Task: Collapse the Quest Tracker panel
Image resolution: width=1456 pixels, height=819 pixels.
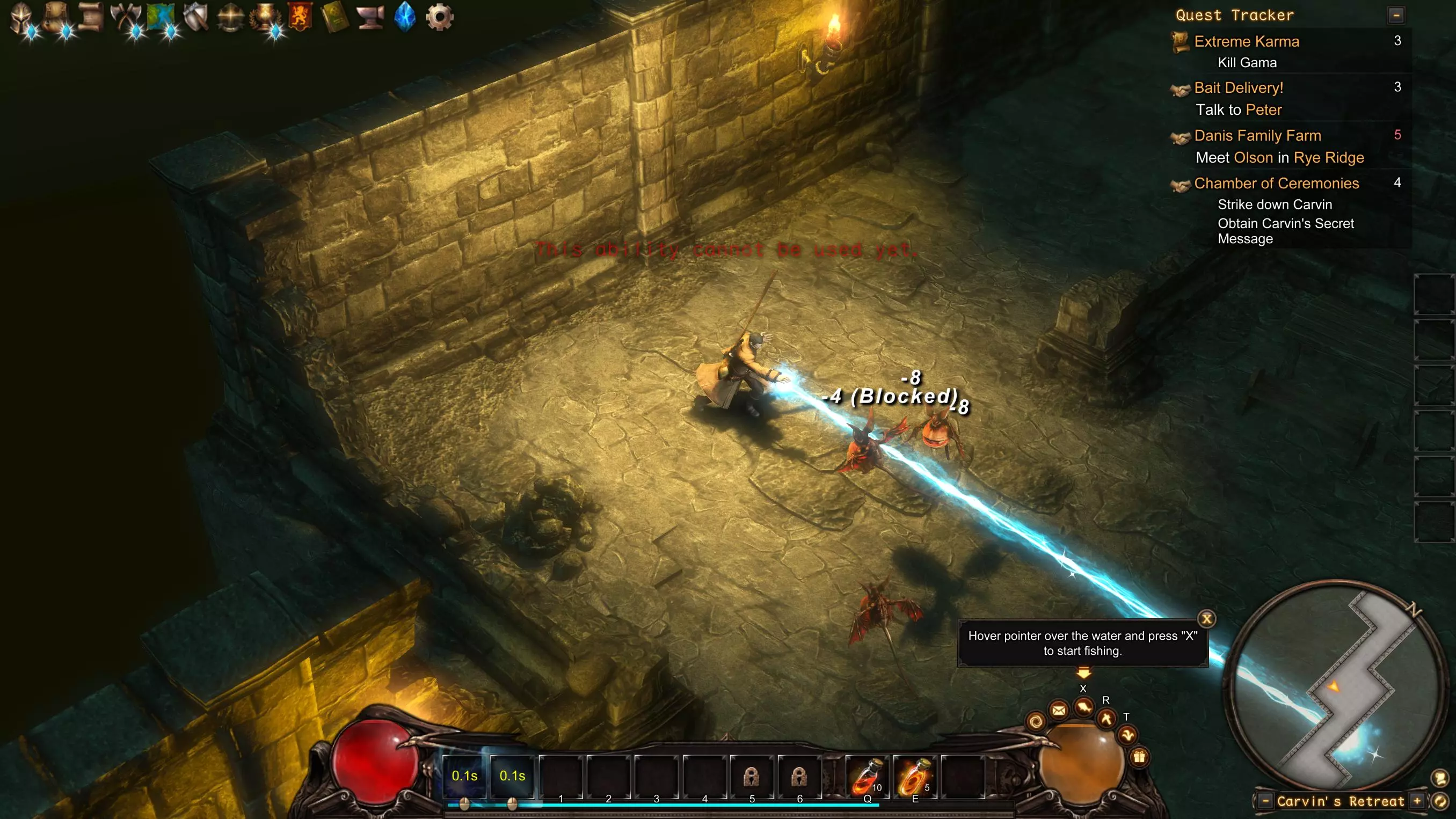Action: click(x=1395, y=15)
